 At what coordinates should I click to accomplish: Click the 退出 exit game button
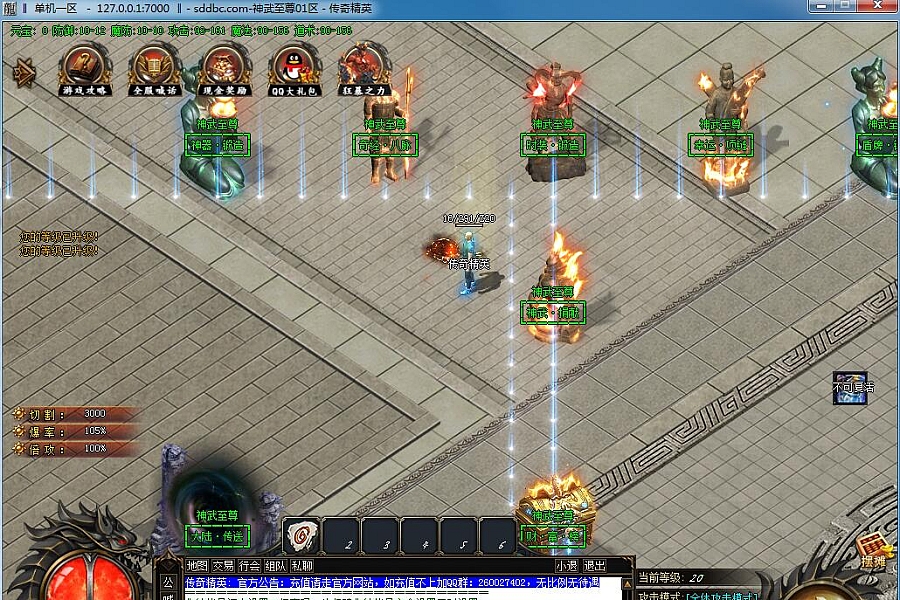click(594, 566)
